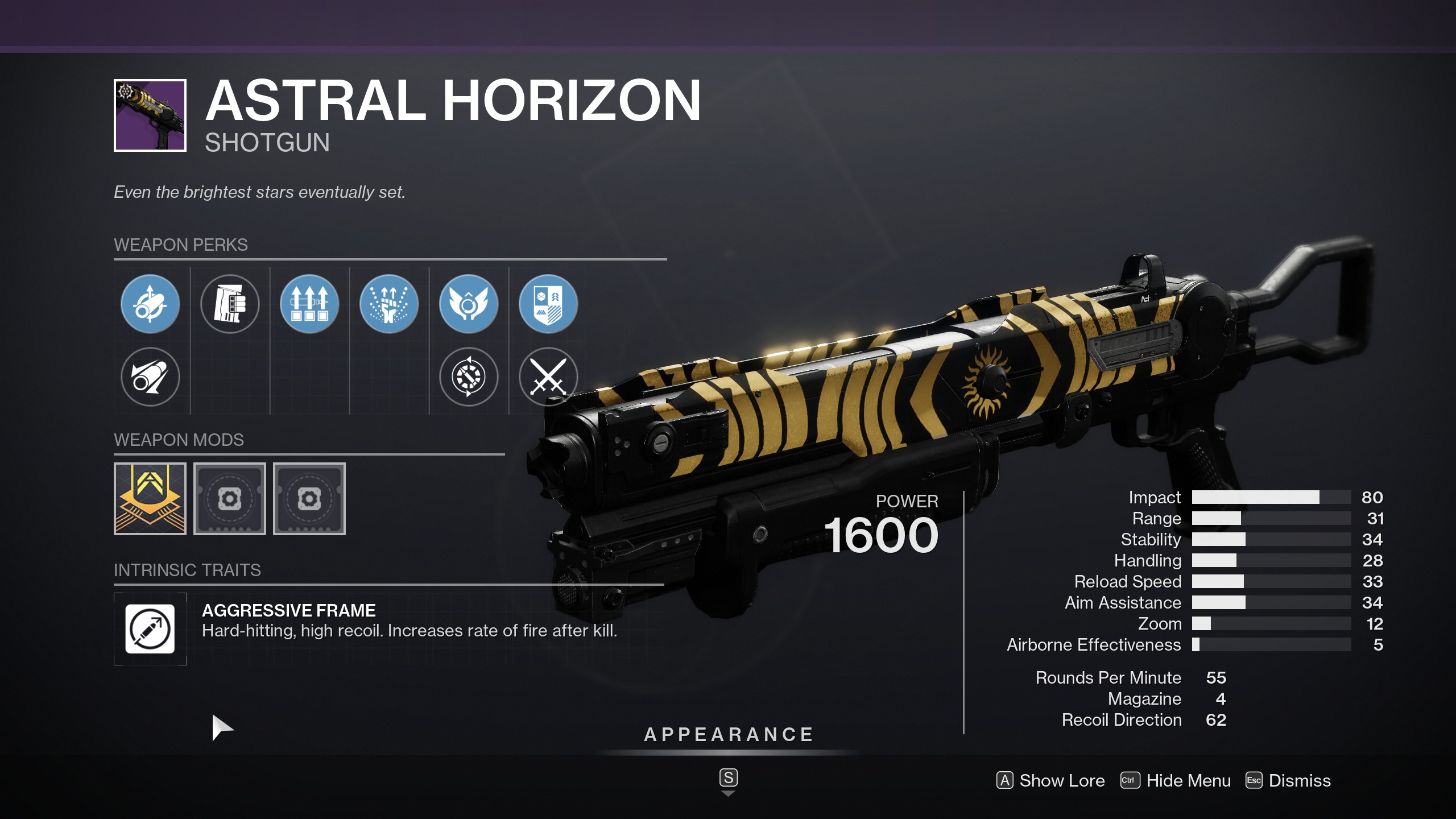Image resolution: width=1456 pixels, height=819 pixels.
Task: Choose the crossed swords origin trait
Action: [548, 377]
